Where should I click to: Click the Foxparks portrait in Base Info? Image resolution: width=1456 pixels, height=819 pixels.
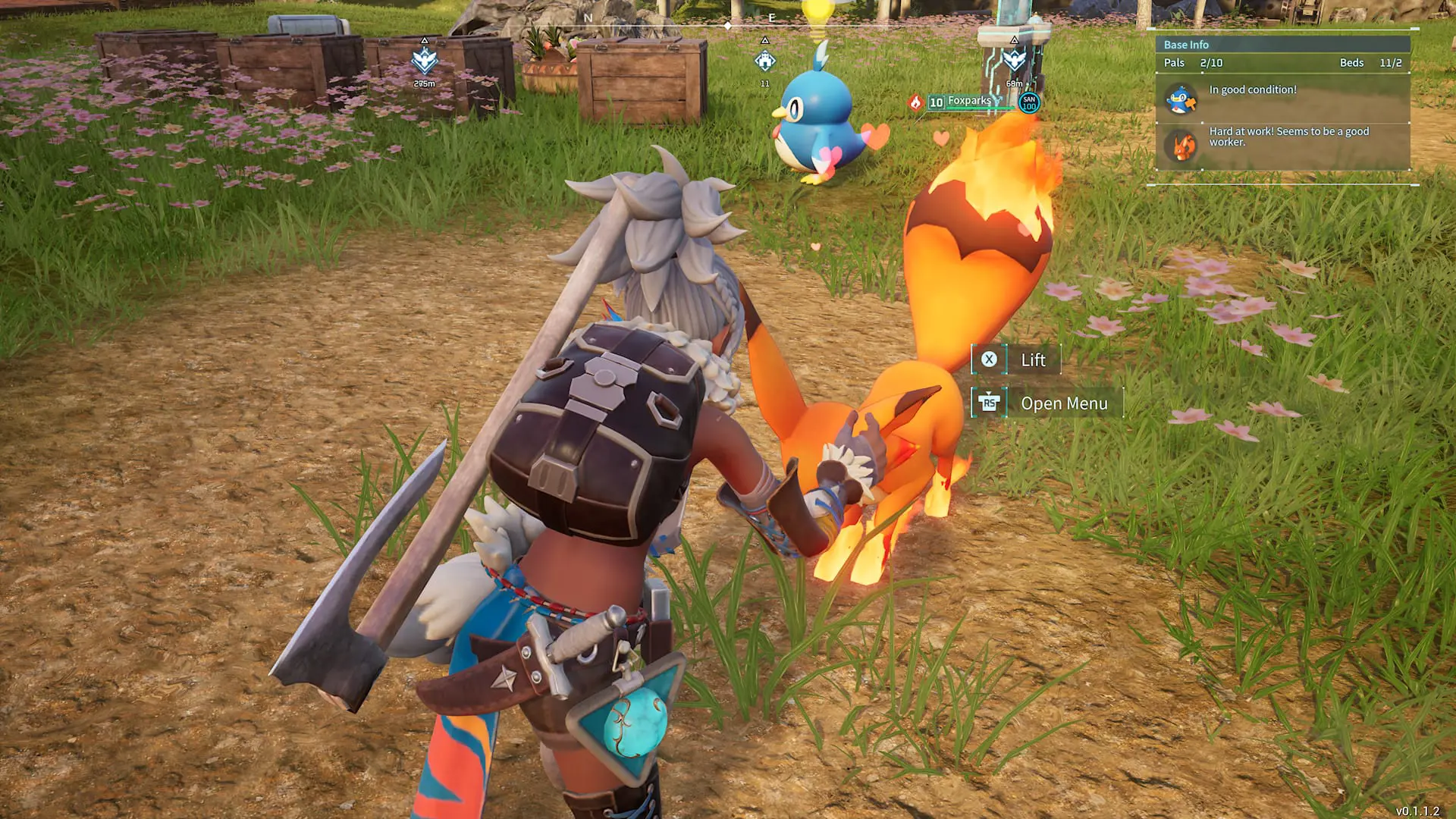(x=1181, y=146)
